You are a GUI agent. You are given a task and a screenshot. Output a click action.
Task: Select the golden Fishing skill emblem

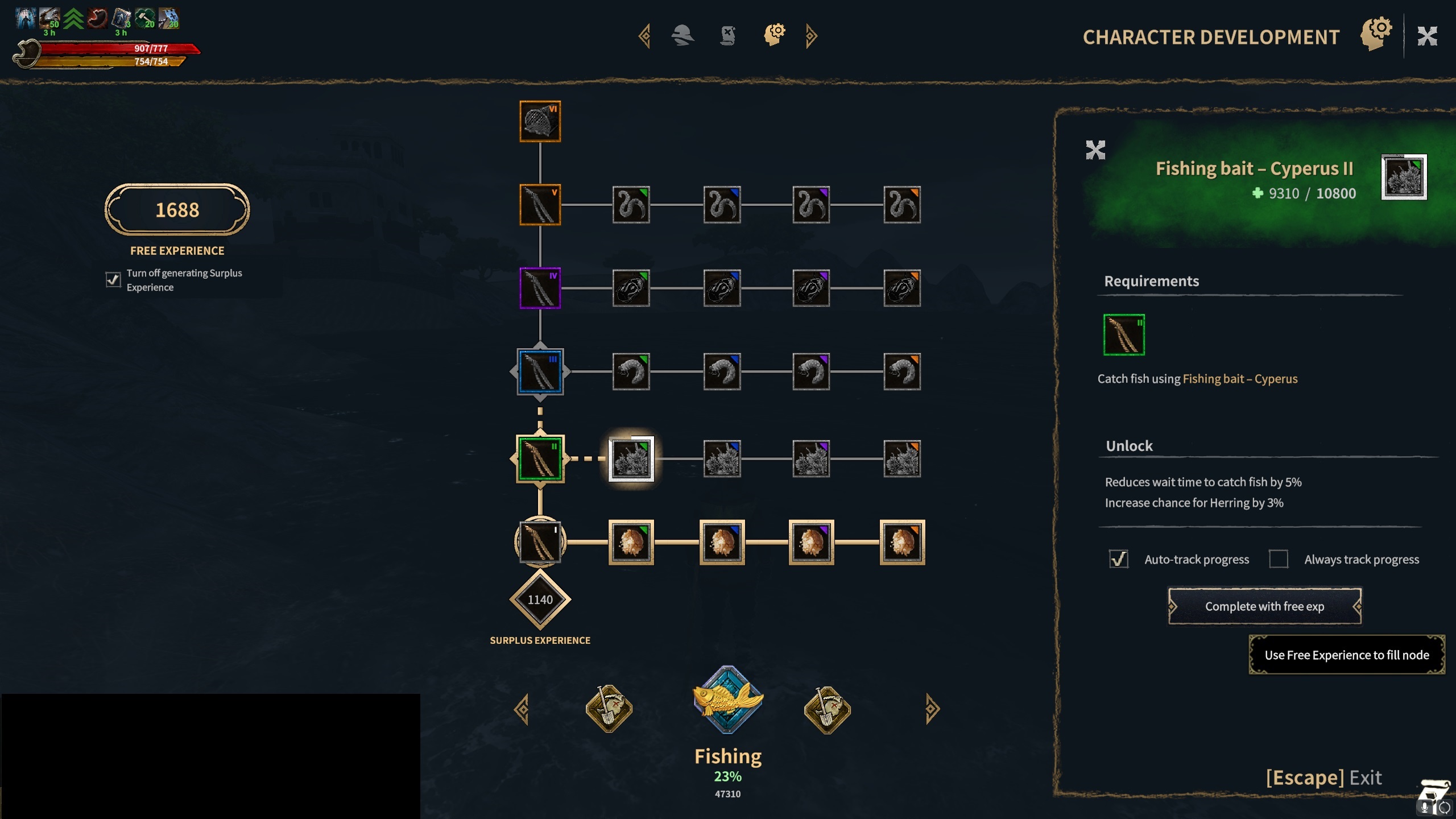click(727, 700)
